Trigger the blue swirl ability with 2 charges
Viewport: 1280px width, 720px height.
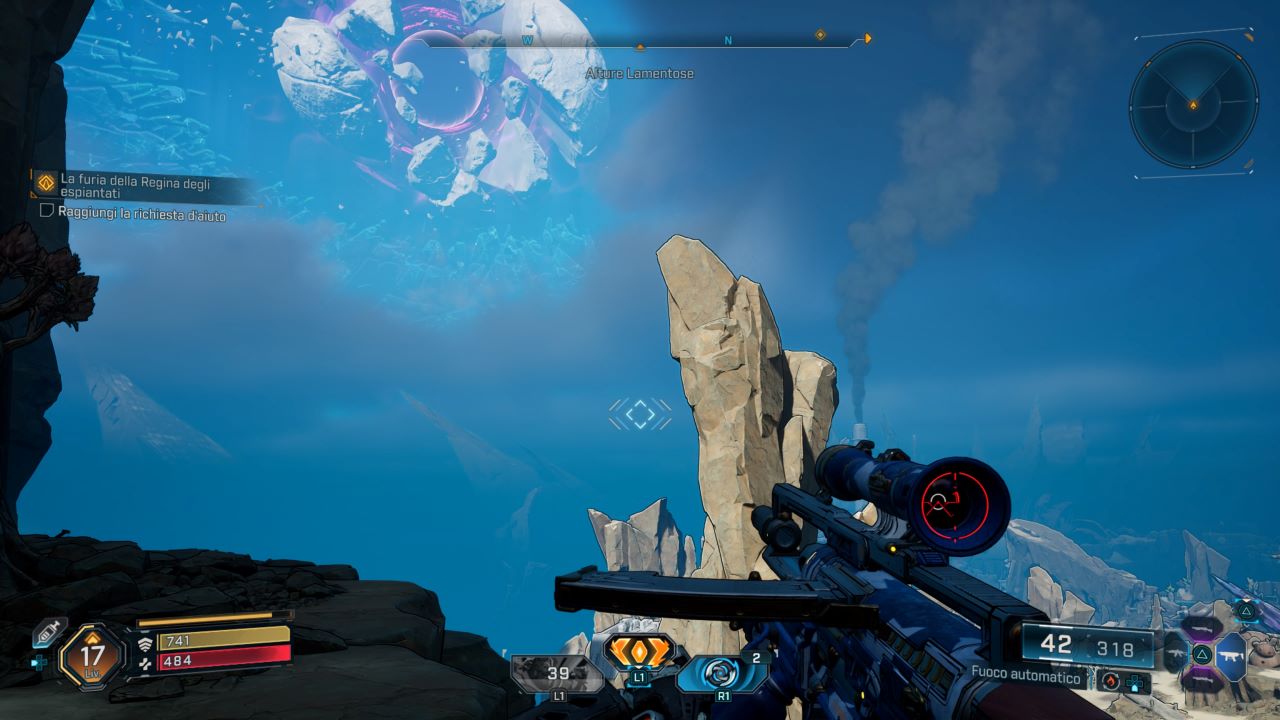coord(720,673)
